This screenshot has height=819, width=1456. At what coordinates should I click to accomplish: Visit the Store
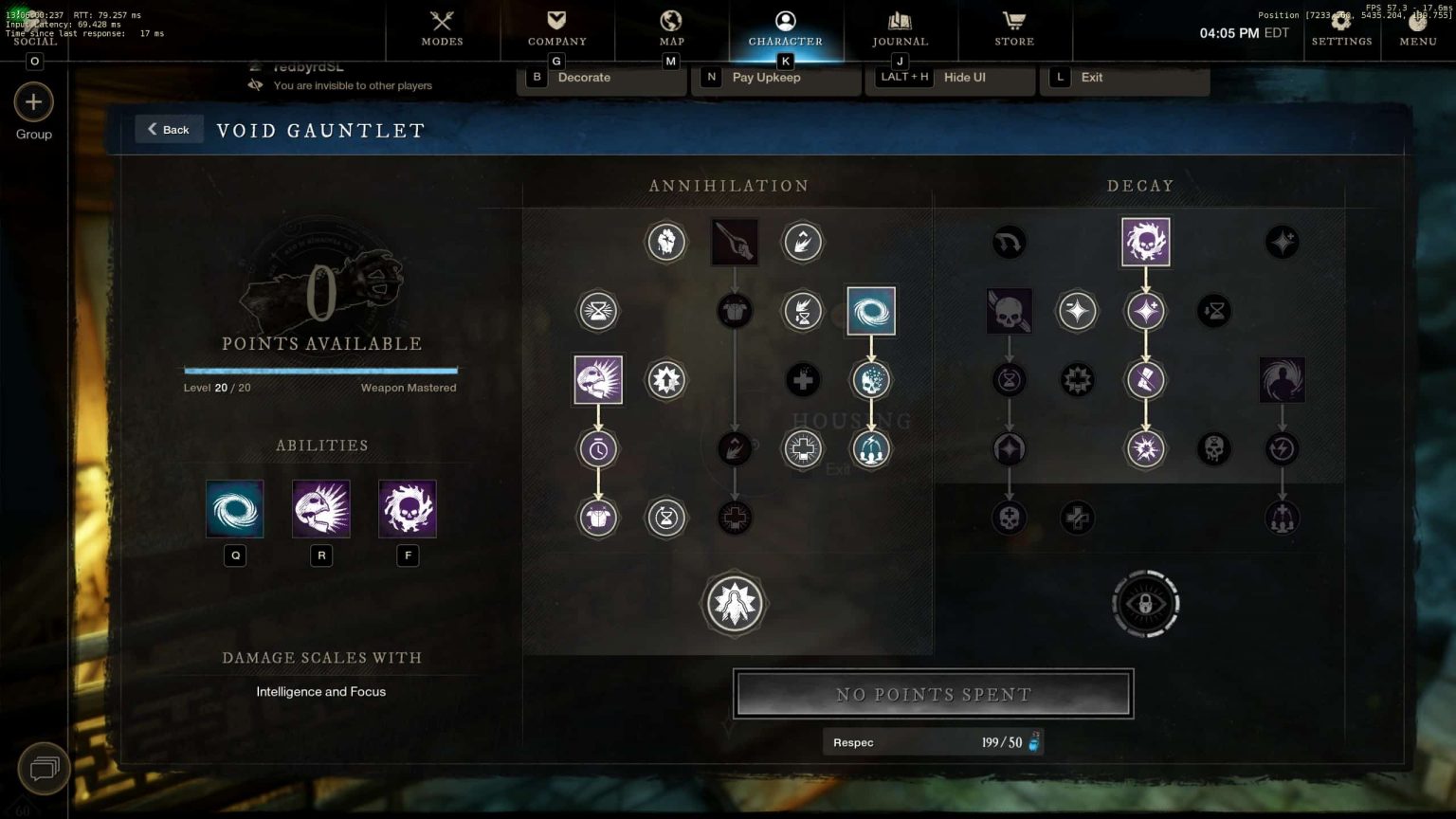click(x=1014, y=28)
